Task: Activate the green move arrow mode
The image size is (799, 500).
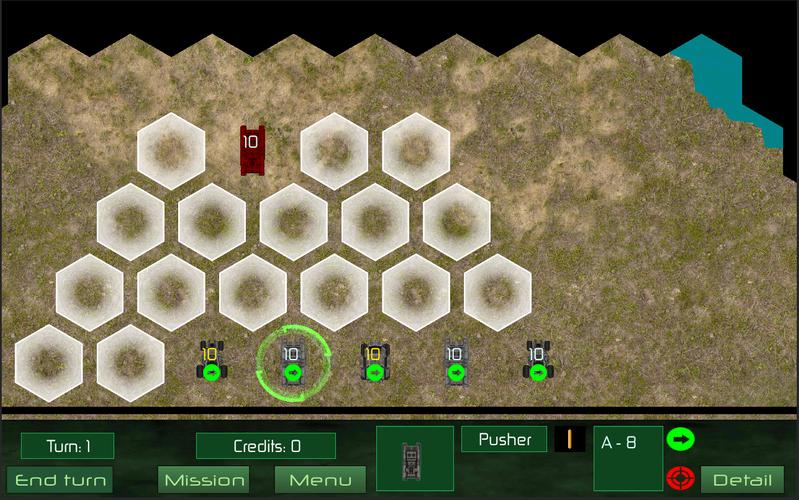Action: [x=680, y=439]
